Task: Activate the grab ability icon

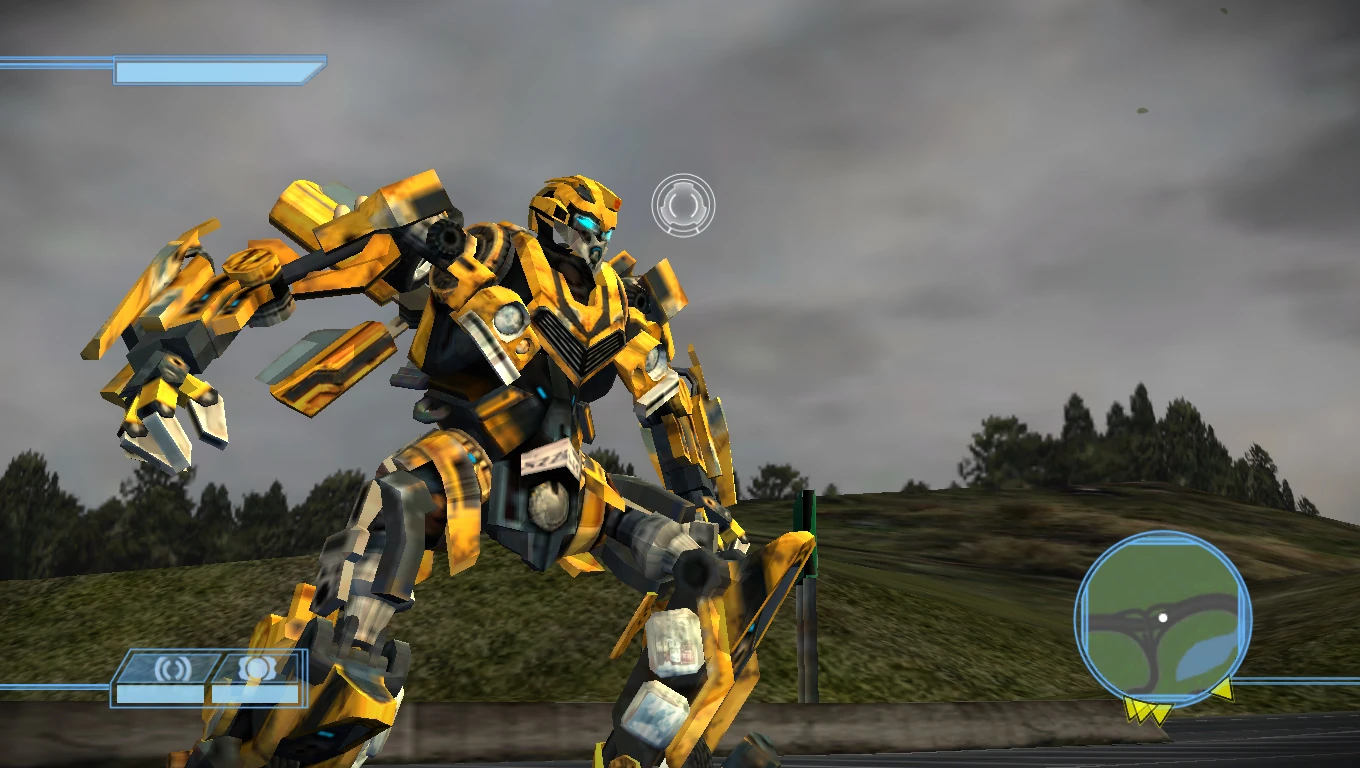Action: point(255,667)
